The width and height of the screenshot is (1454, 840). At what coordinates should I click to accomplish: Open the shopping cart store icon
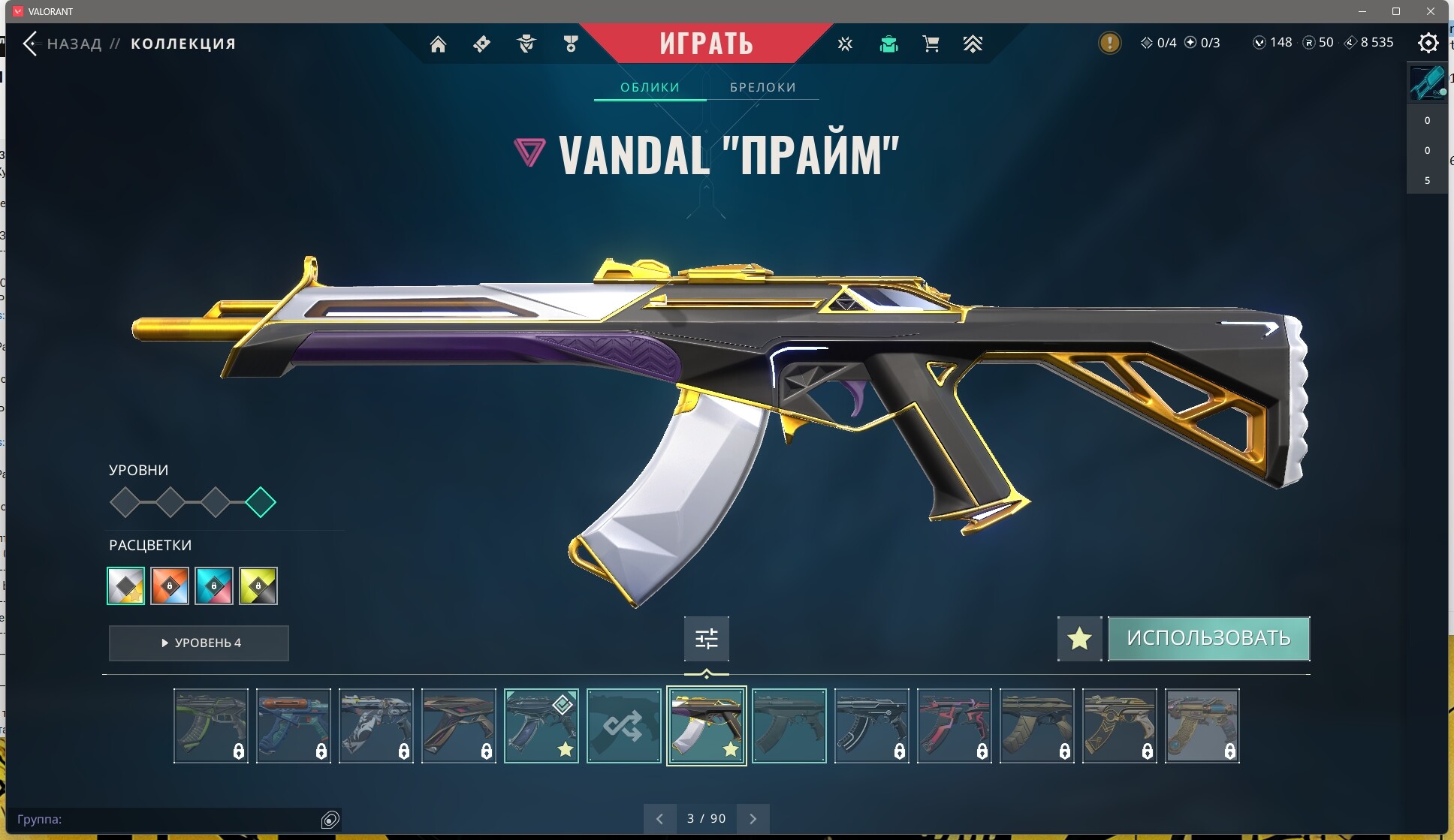click(x=931, y=44)
